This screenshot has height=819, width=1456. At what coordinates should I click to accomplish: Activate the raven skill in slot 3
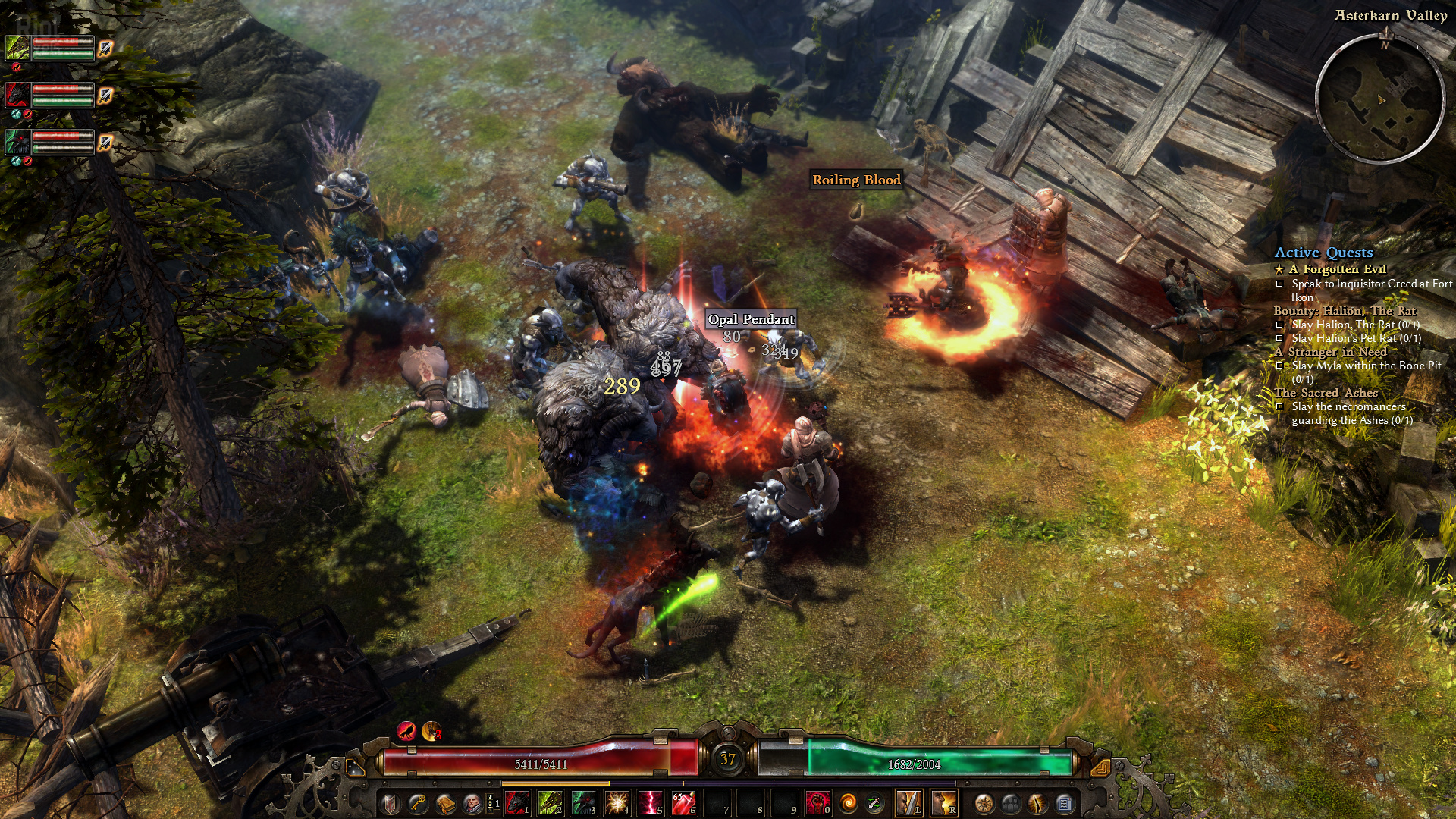(x=583, y=803)
